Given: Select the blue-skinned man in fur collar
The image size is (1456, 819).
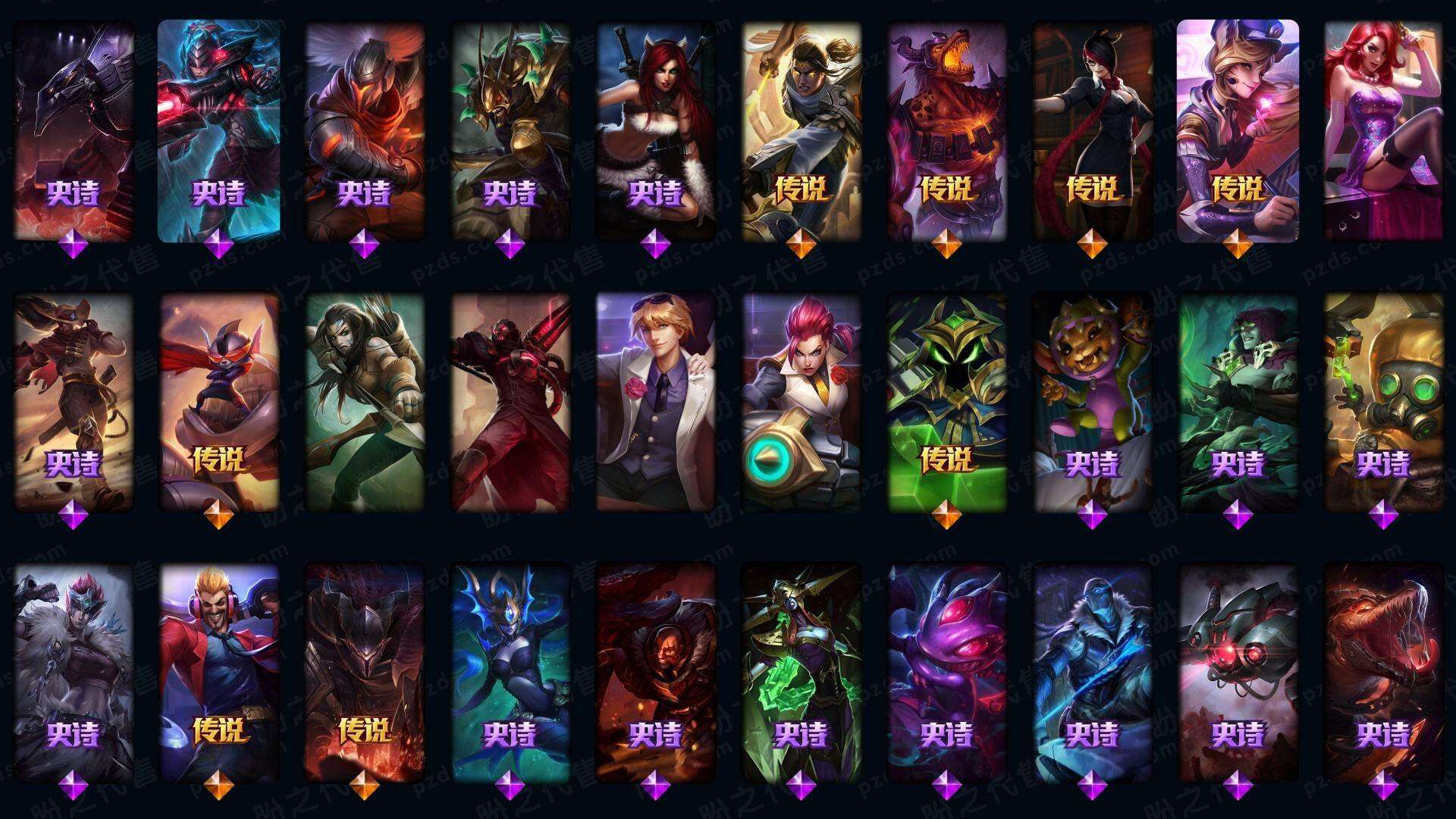Looking at the screenshot, I should coord(1092,671).
